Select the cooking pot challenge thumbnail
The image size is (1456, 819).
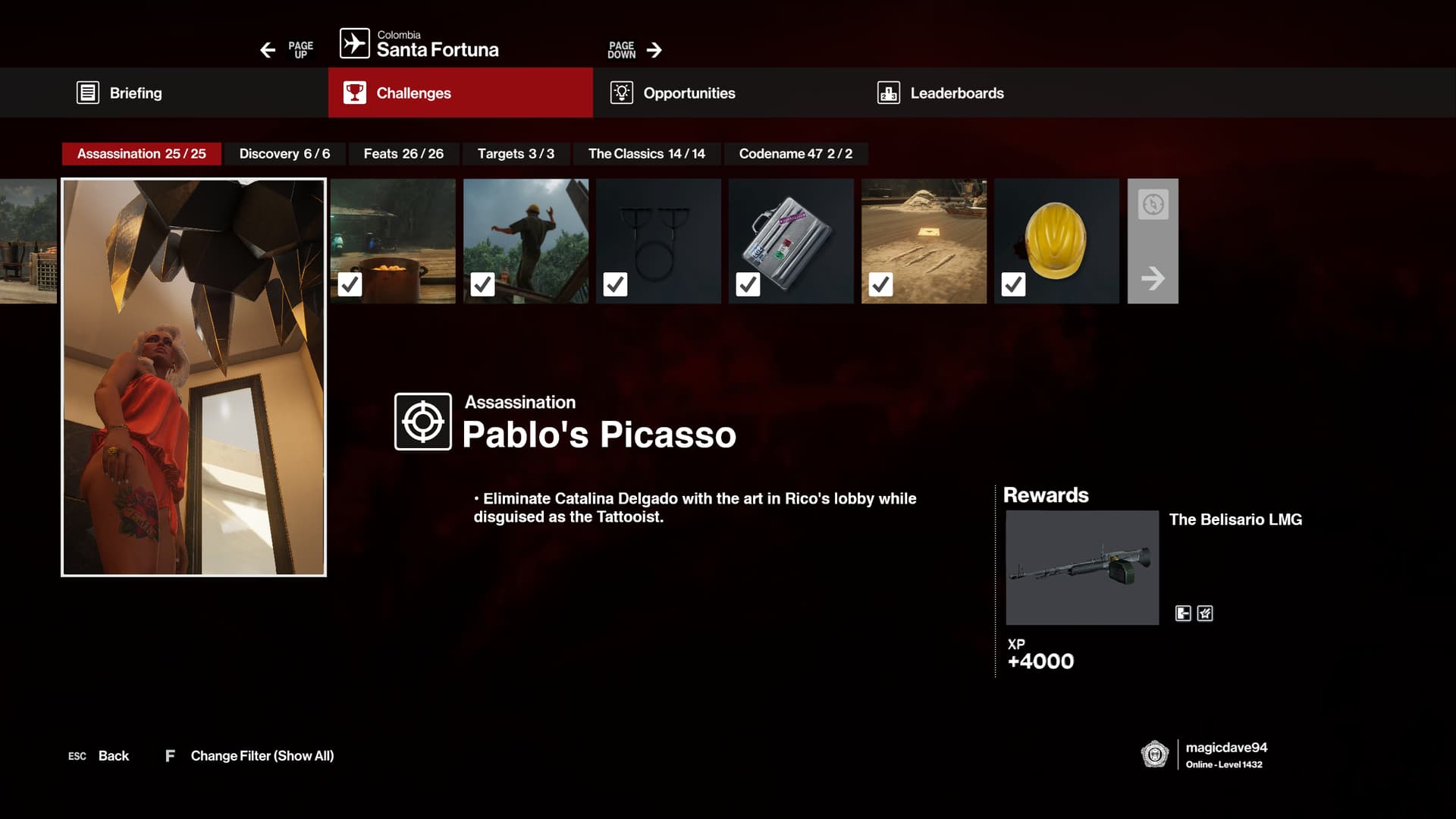[393, 241]
